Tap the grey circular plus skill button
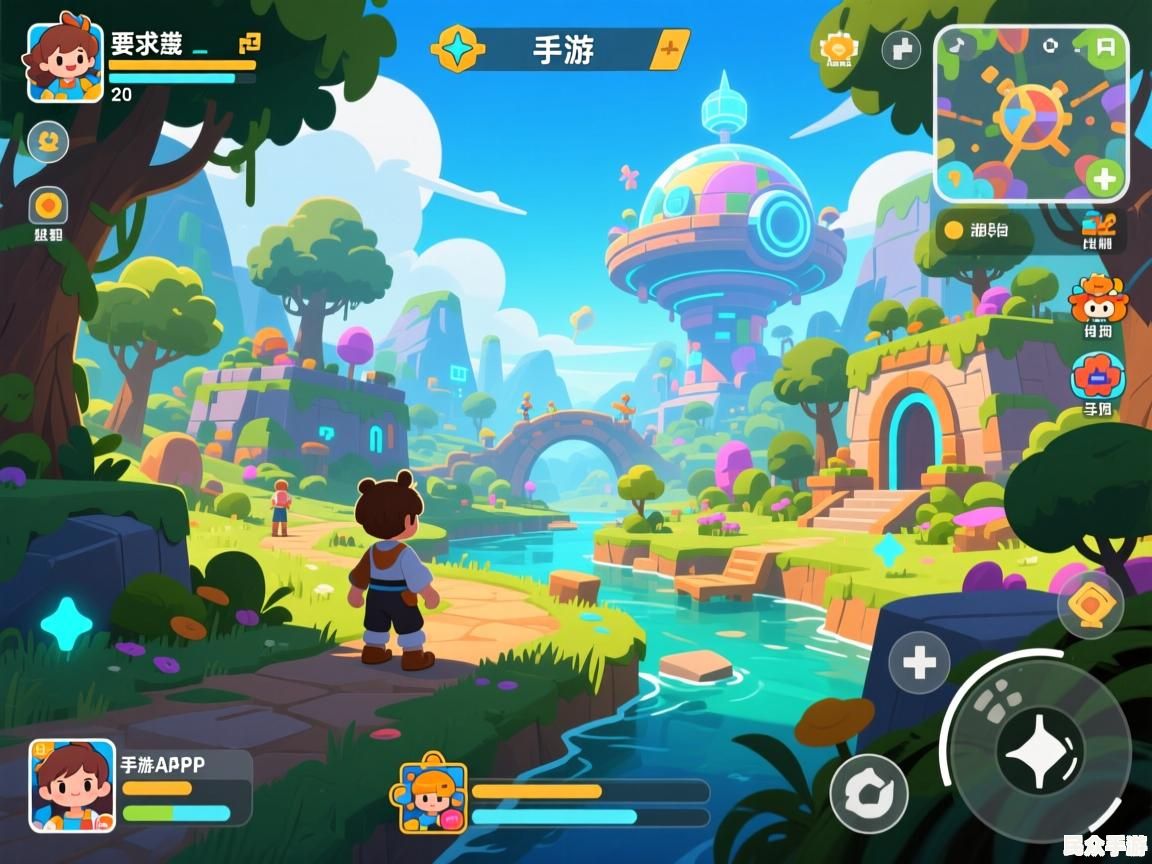Screen dimensions: 1152x864 [919, 662]
